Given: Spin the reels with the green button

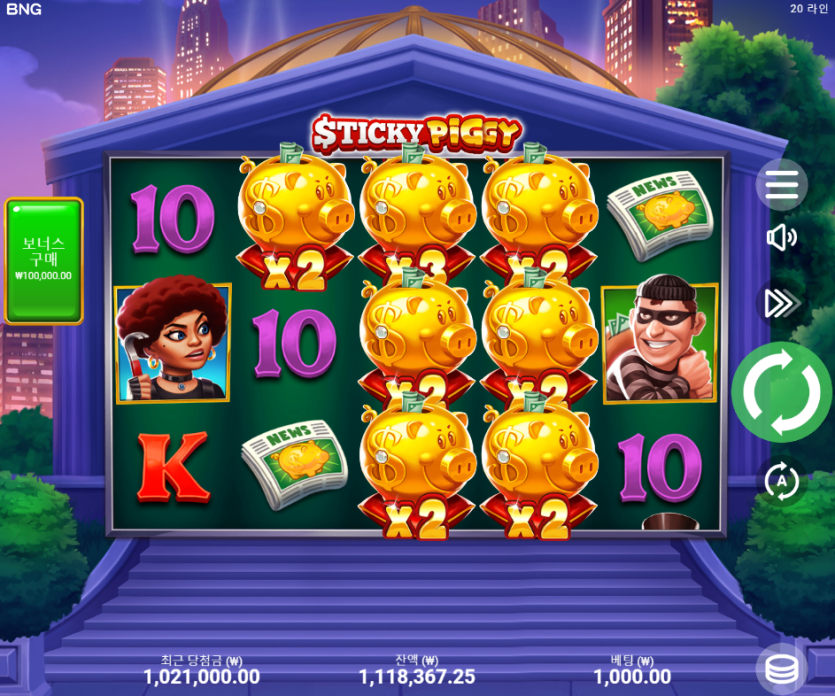Looking at the screenshot, I should point(781,392).
